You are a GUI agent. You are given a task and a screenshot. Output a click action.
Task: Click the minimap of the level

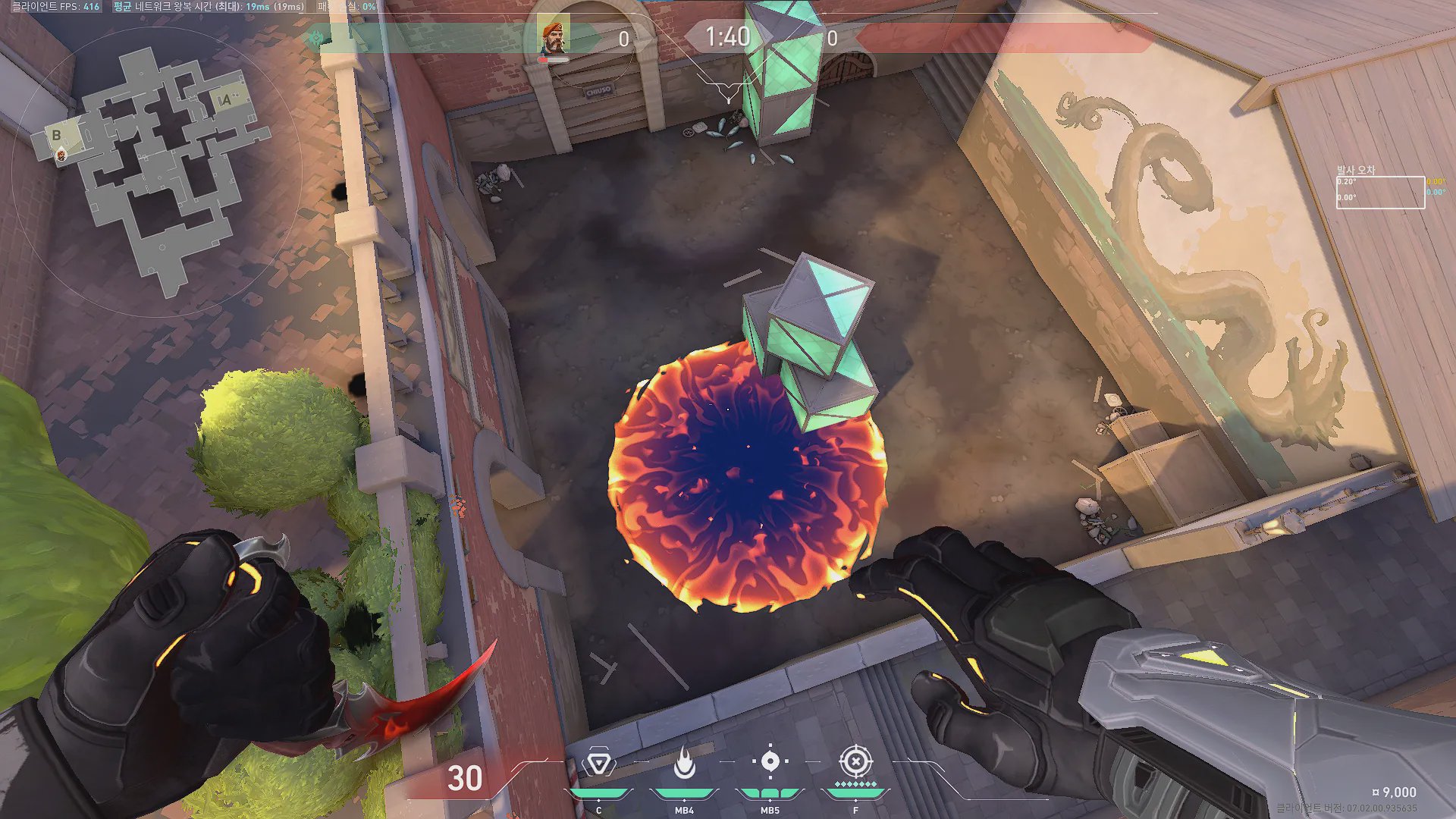click(155, 171)
